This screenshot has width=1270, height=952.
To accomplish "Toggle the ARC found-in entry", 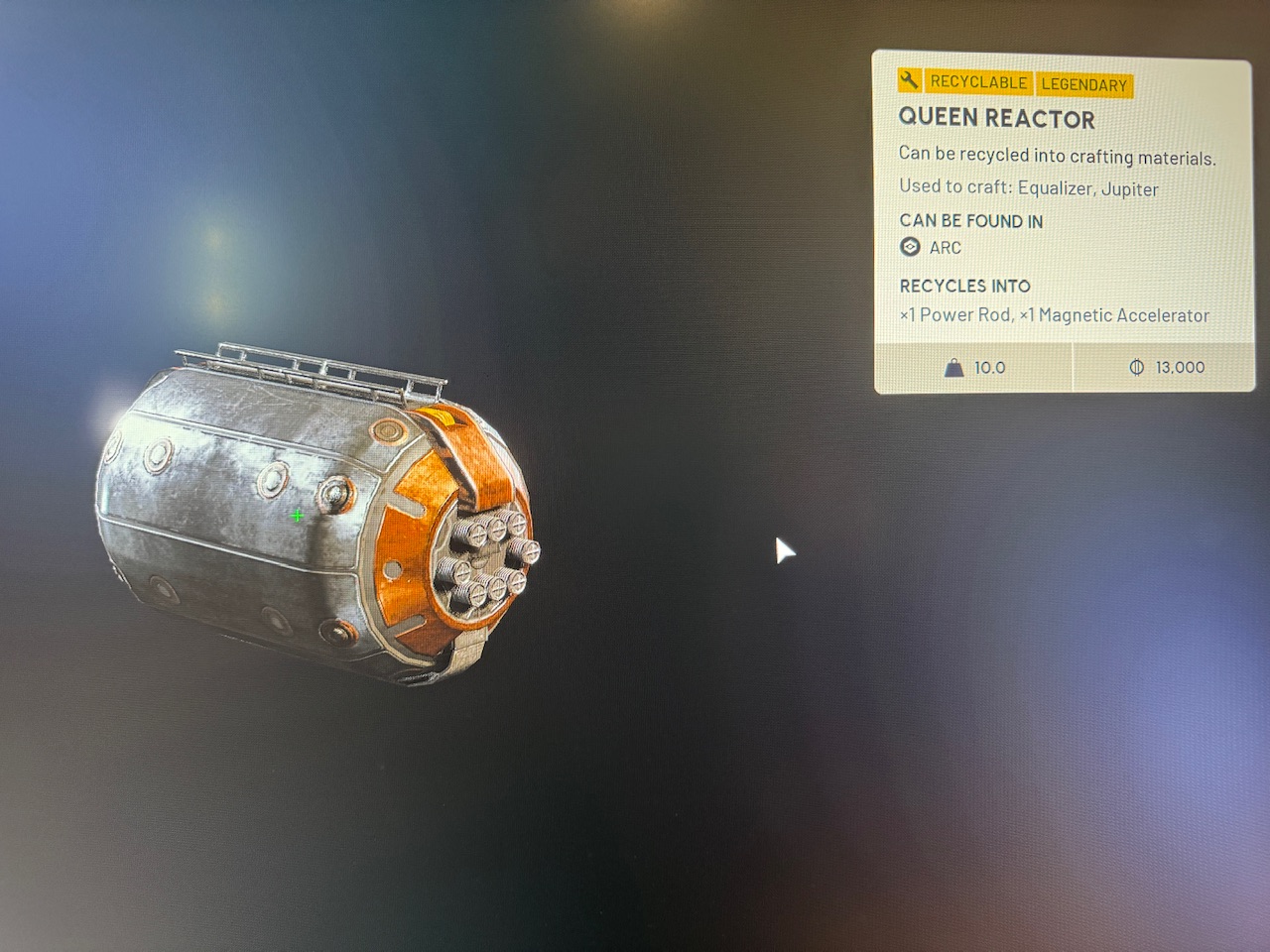I will pyautogui.click(x=943, y=247).
